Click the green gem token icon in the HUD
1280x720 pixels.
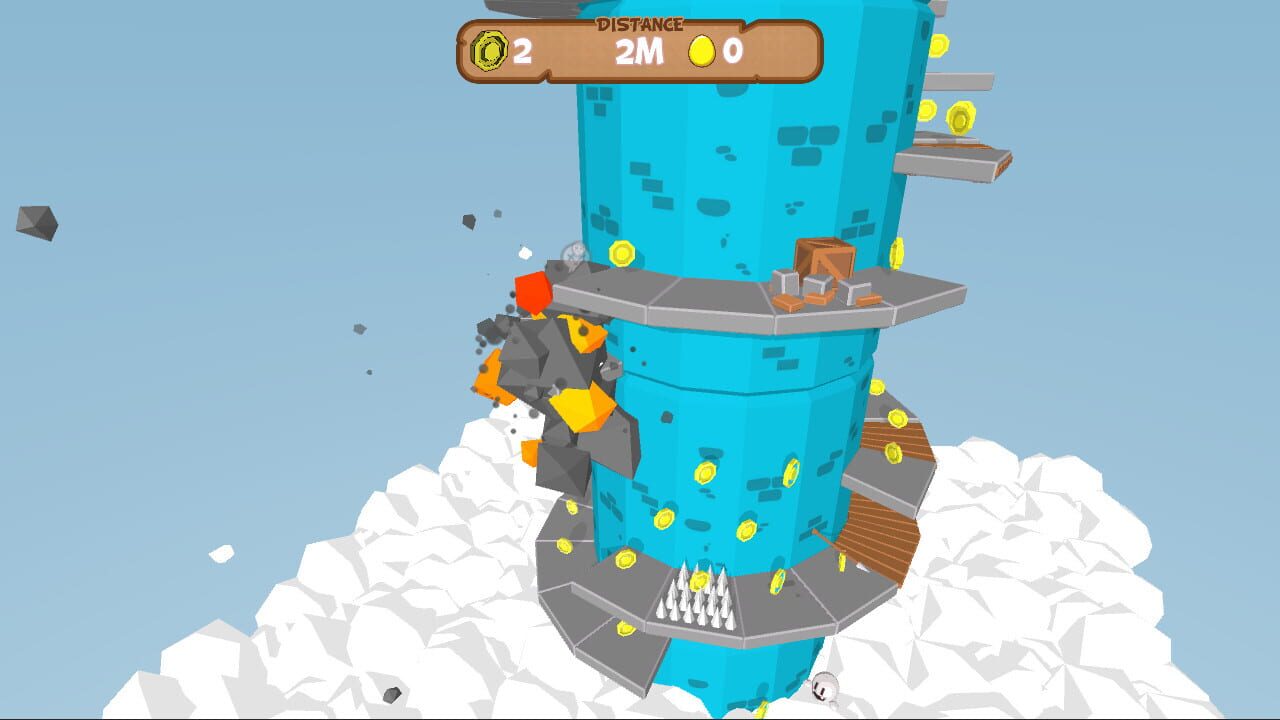pyautogui.click(x=489, y=49)
